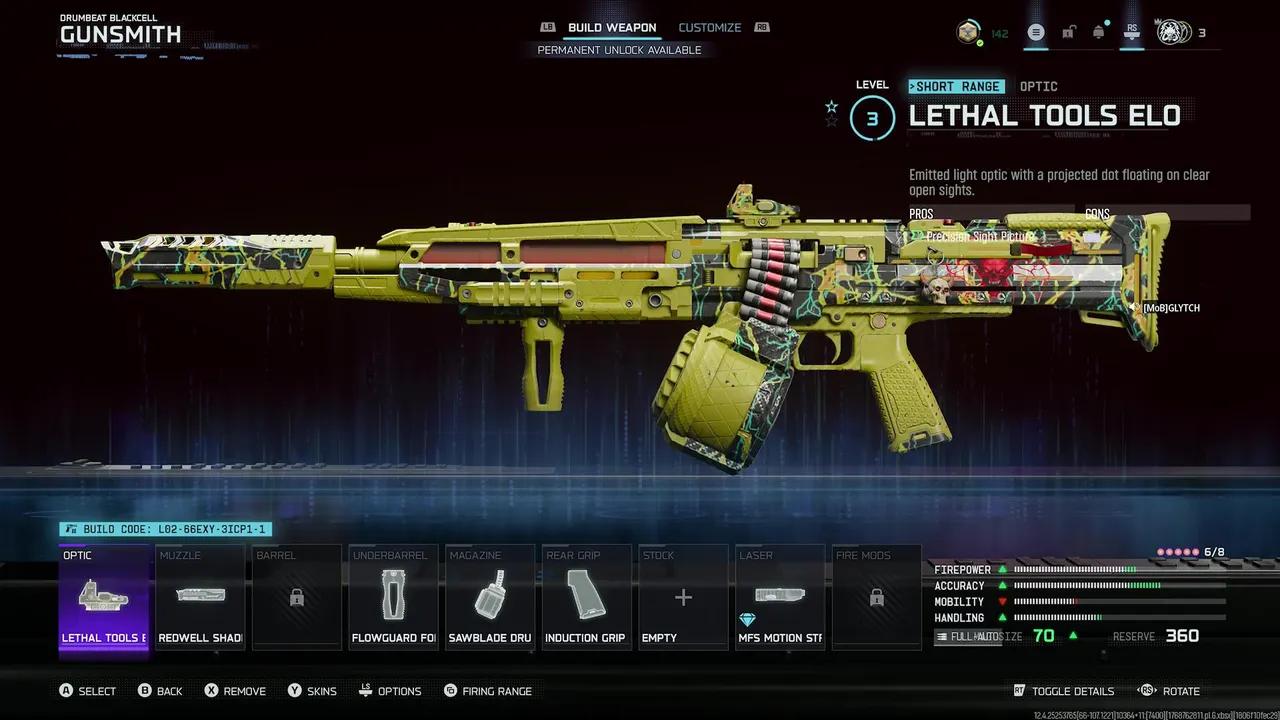1280x720 pixels.
Task: Select the Laser MFS Motion Strike slot
Action: [x=779, y=598]
